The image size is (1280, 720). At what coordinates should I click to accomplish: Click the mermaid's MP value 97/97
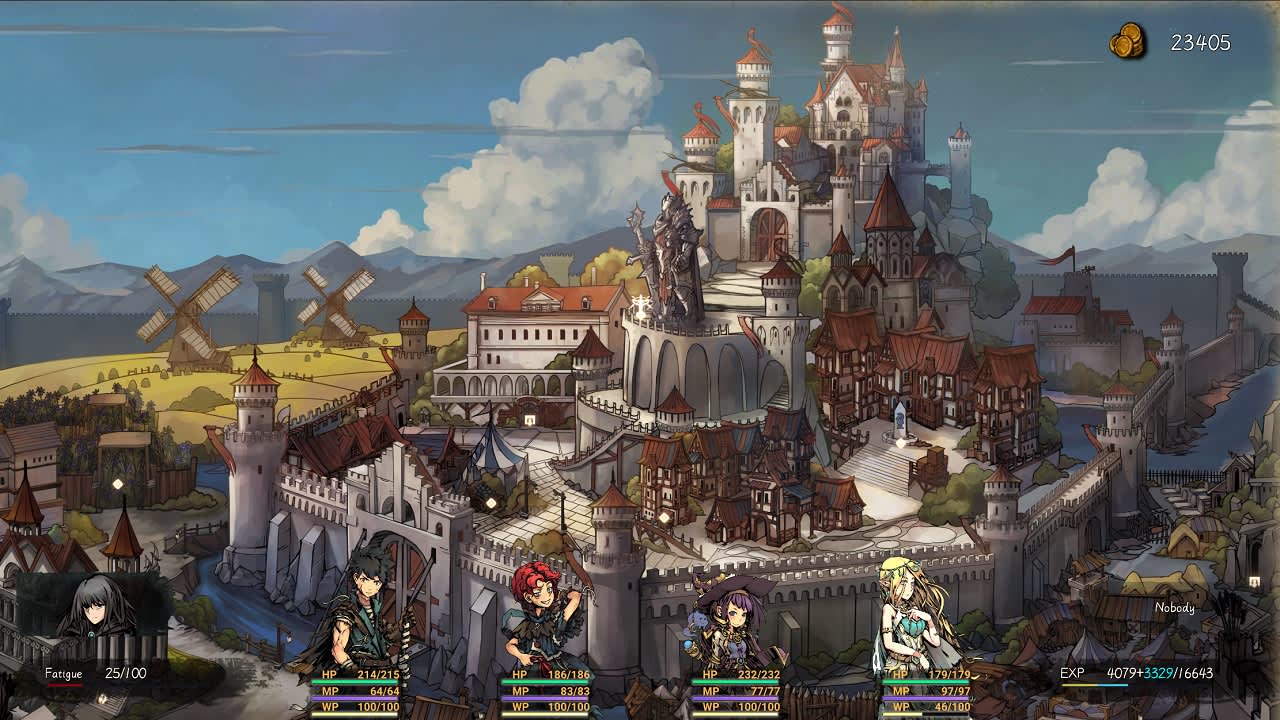coord(930,690)
